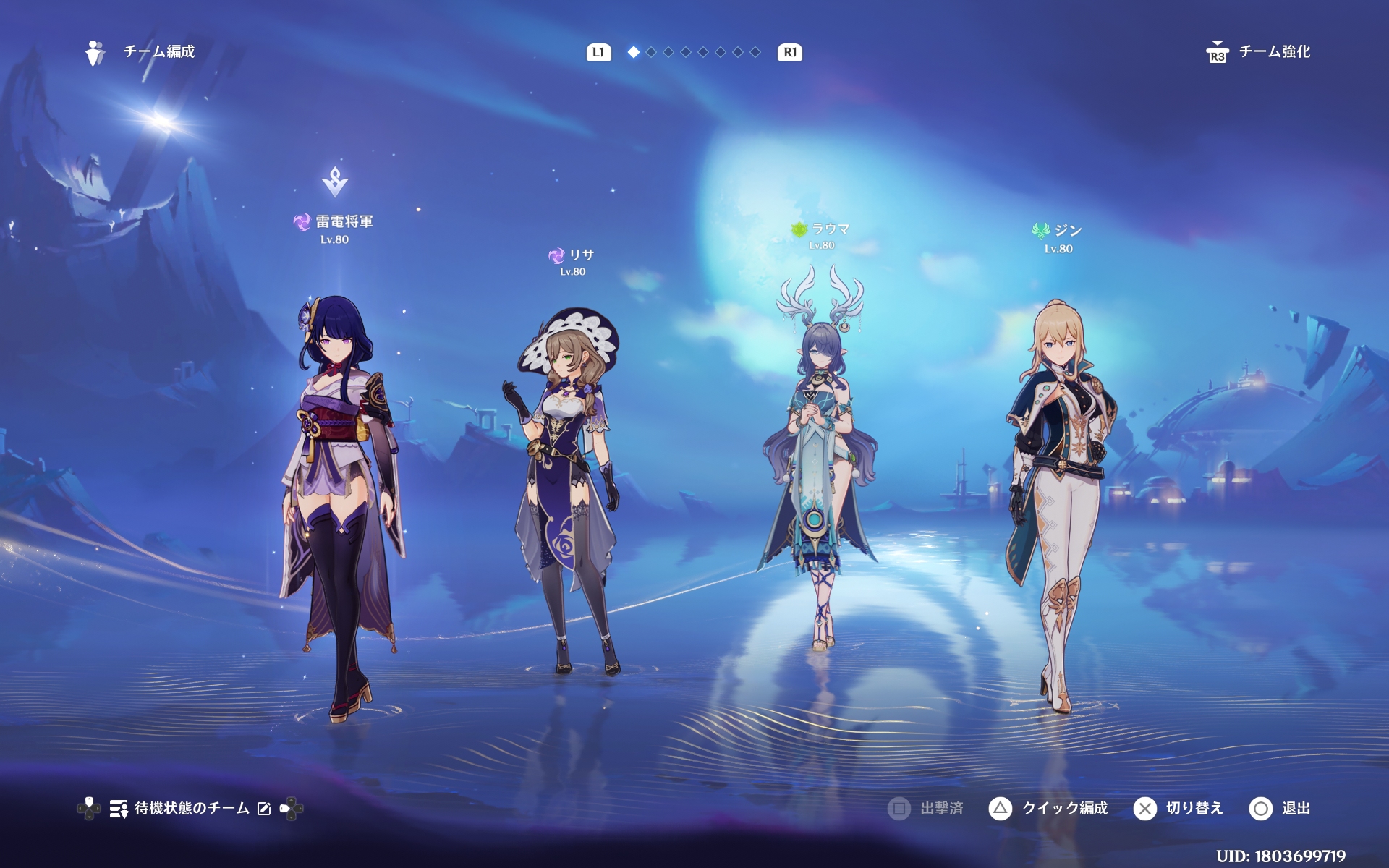
Task: Rename team using the pencil edit icon
Action: 264,809
